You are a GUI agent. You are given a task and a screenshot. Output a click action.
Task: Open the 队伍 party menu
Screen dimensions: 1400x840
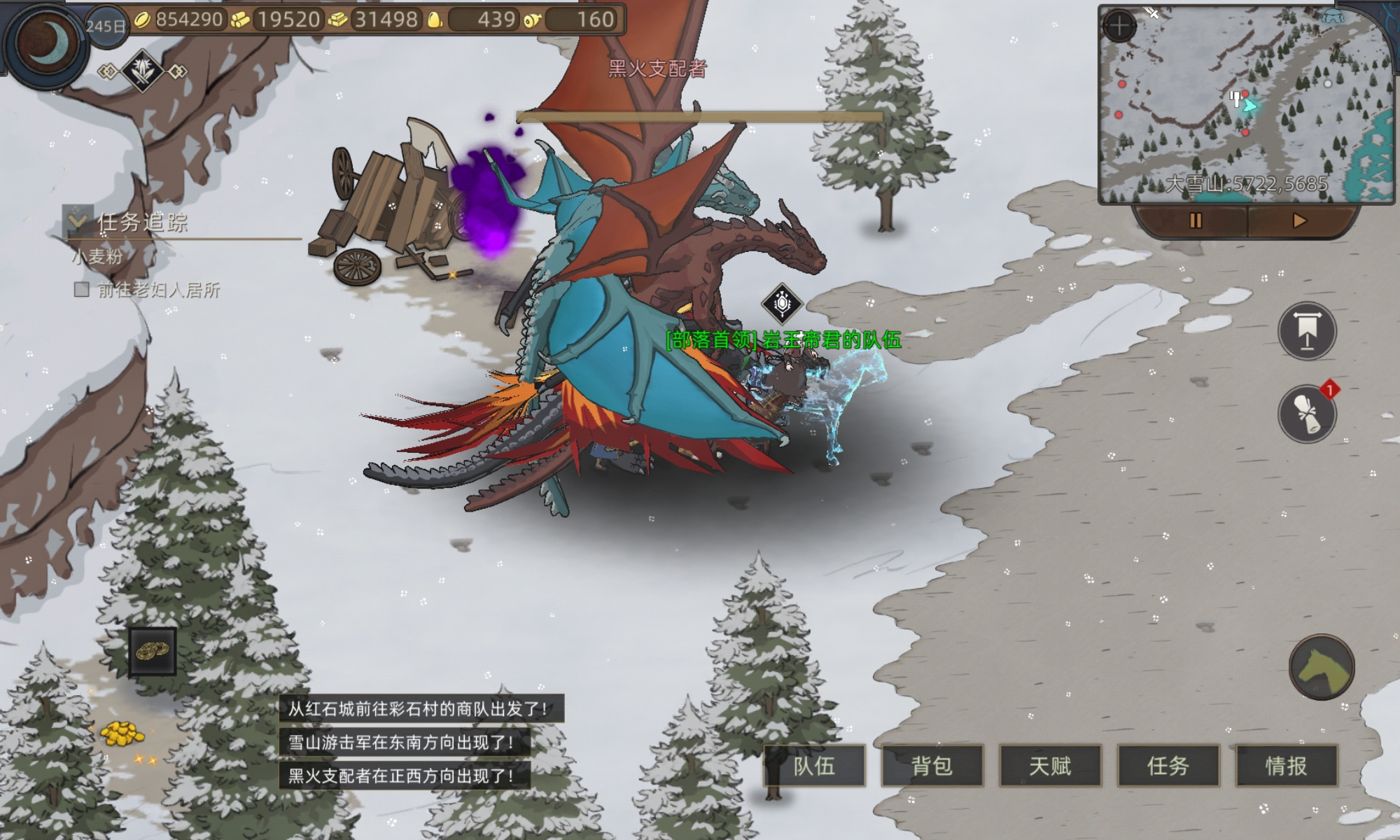point(814,766)
